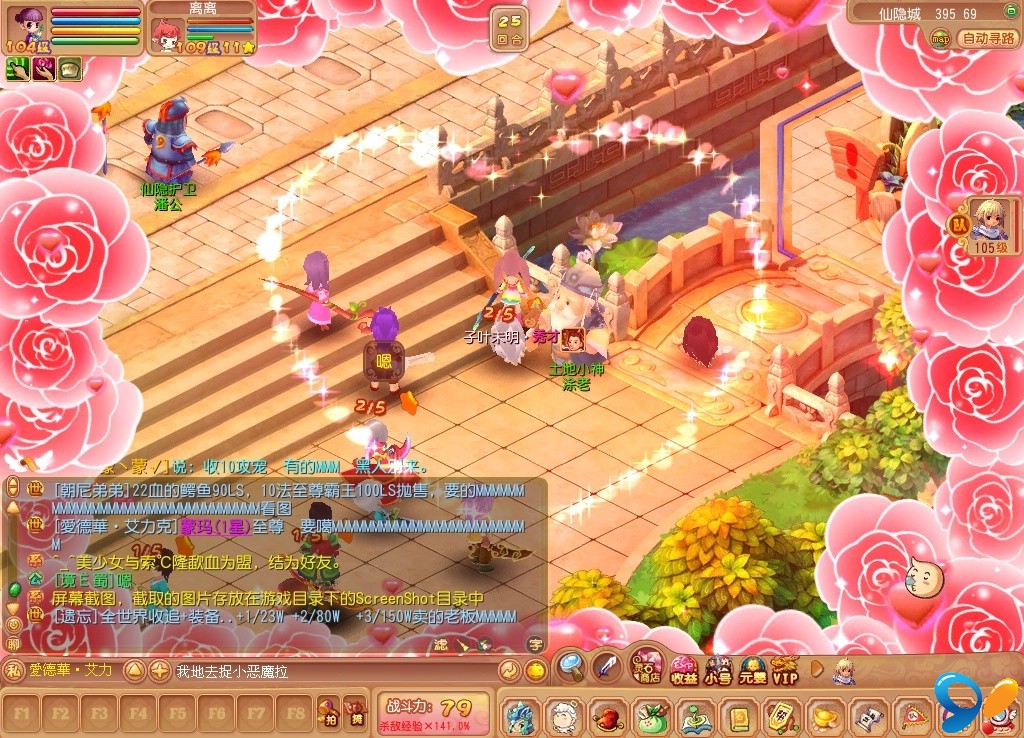Open the green pouch bag icon
The width and height of the screenshot is (1024, 738).
[649, 716]
